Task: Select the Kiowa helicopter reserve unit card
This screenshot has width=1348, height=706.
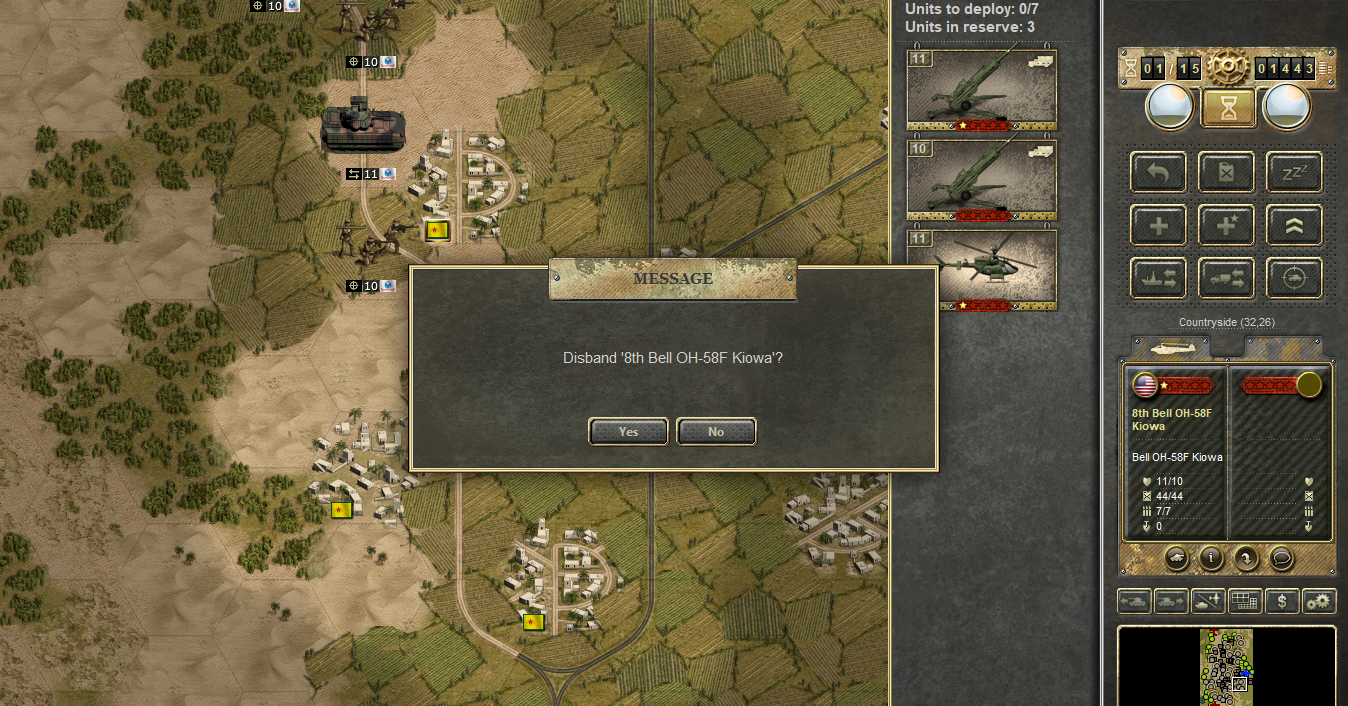Action: coord(981,271)
